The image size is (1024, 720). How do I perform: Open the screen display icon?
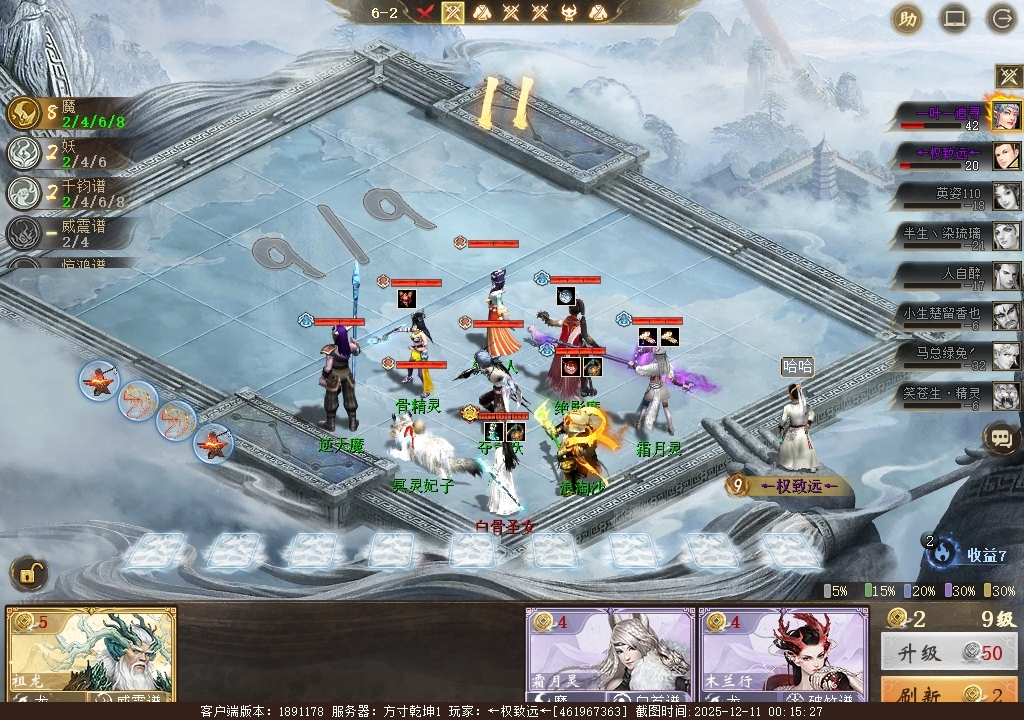click(x=954, y=19)
